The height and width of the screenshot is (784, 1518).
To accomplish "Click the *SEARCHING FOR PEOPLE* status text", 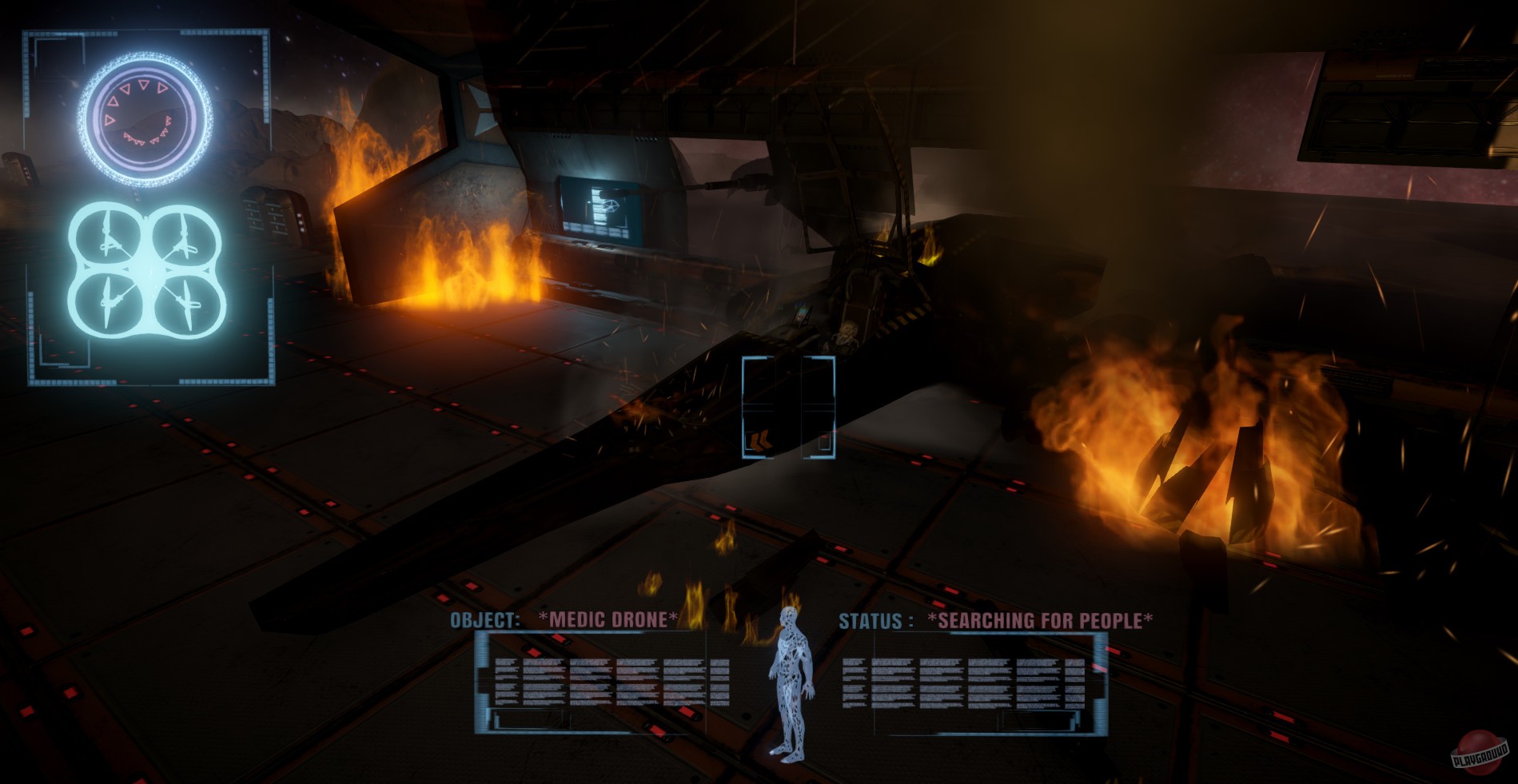I will (x=1039, y=618).
